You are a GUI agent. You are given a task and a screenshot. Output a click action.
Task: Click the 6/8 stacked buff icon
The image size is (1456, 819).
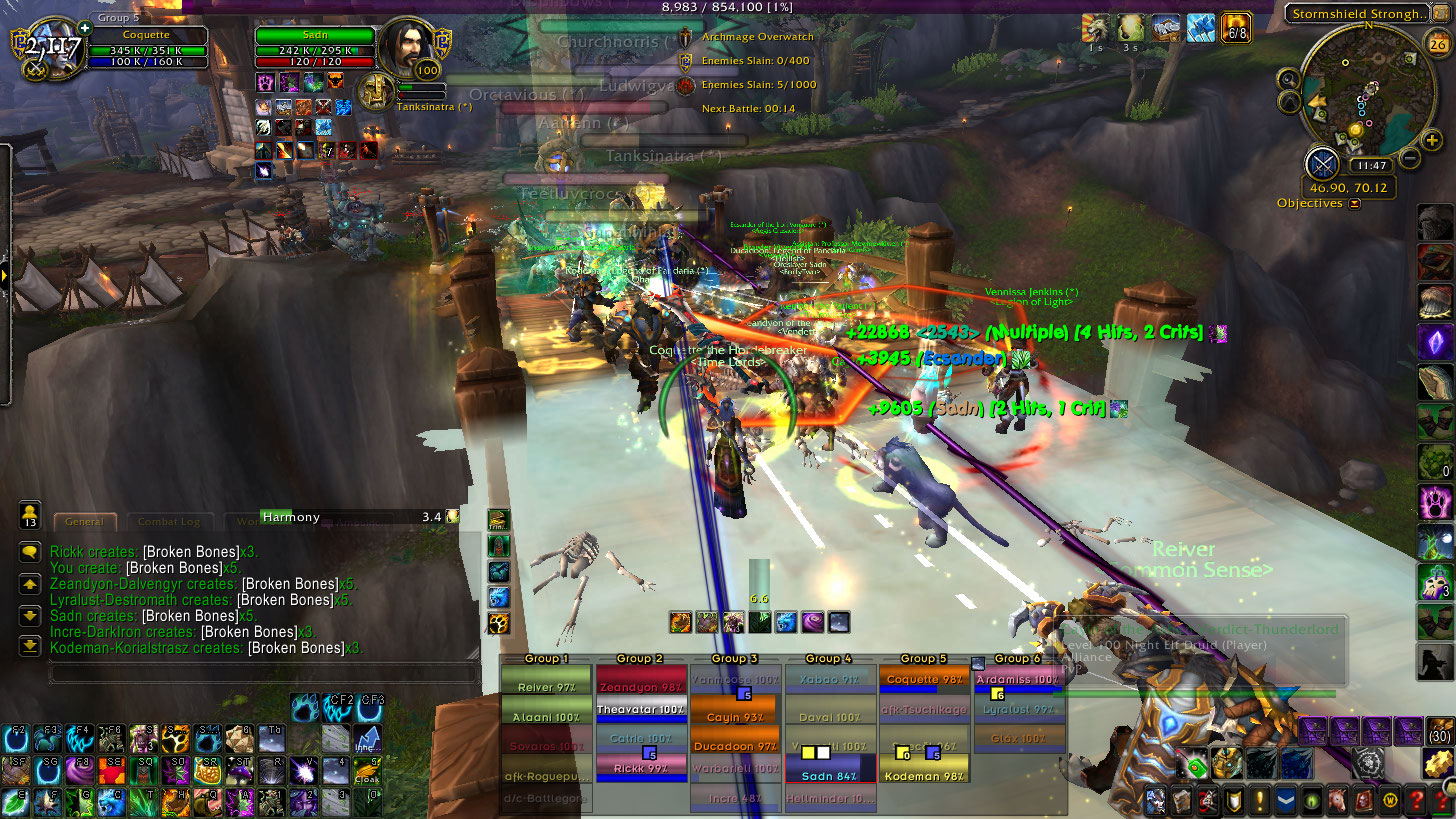(x=1236, y=26)
